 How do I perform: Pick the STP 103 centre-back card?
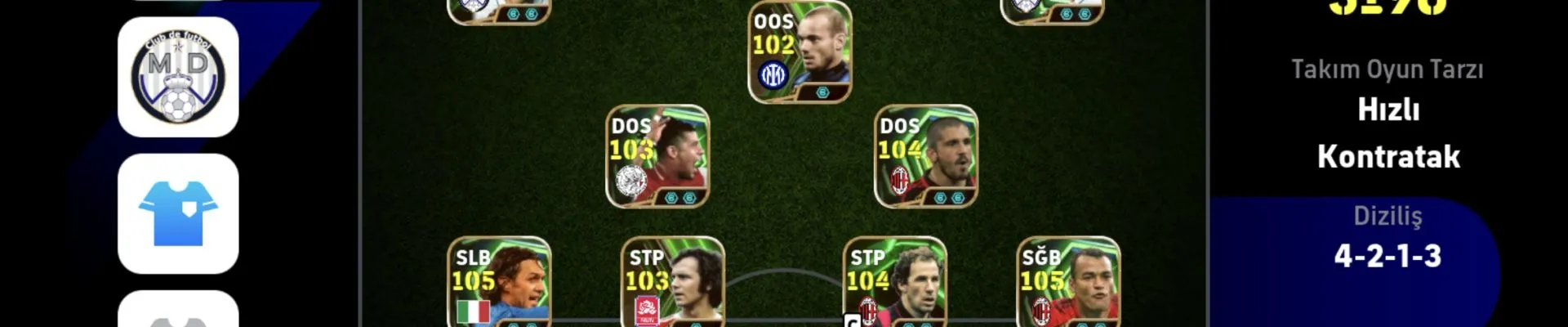click(672, 284)
